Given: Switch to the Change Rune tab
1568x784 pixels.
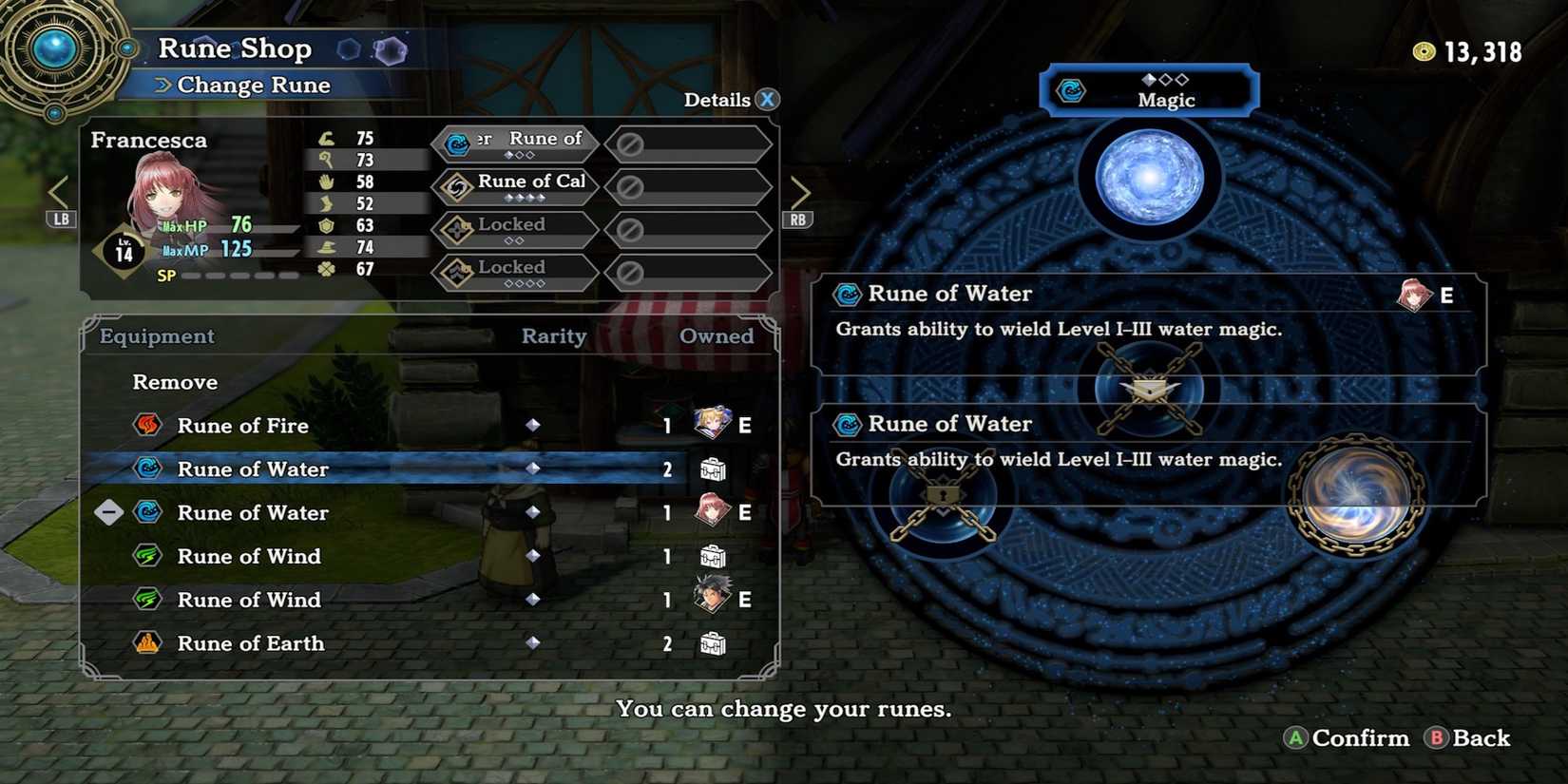Looking at the screenshot, I should (x=252, y=85).
